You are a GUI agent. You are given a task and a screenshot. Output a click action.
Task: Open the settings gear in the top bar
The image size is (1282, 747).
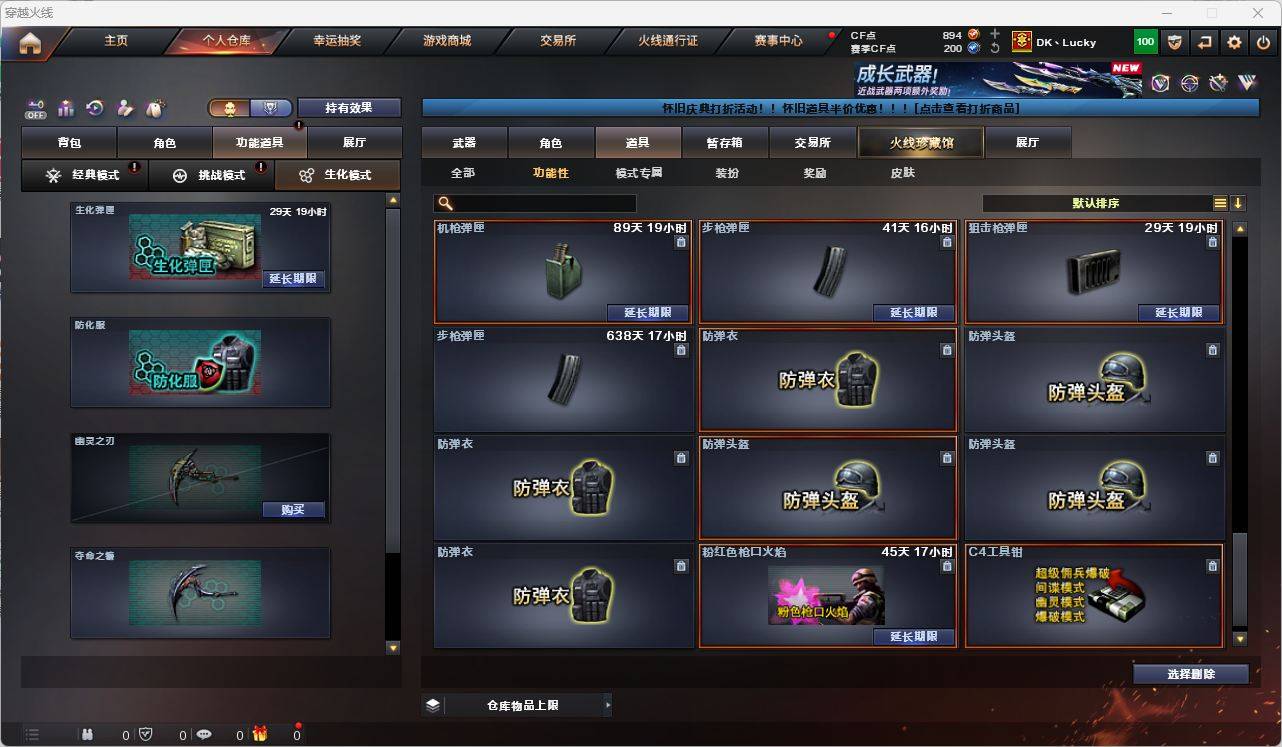tap(1232, 41)
